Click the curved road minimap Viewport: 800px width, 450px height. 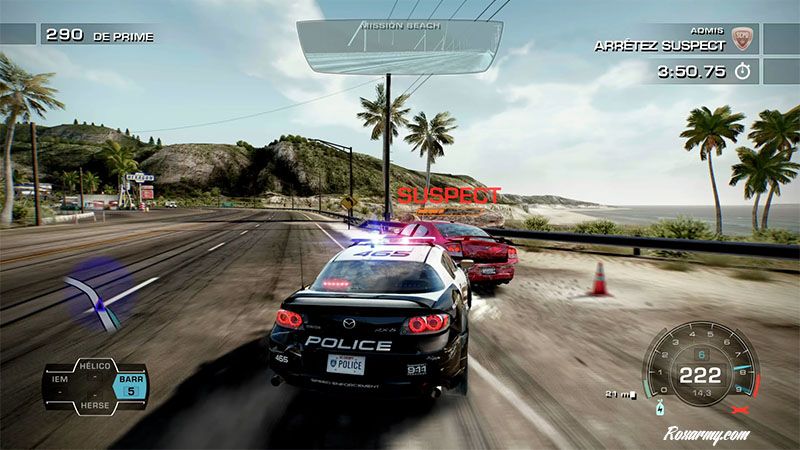click(95, 295)
